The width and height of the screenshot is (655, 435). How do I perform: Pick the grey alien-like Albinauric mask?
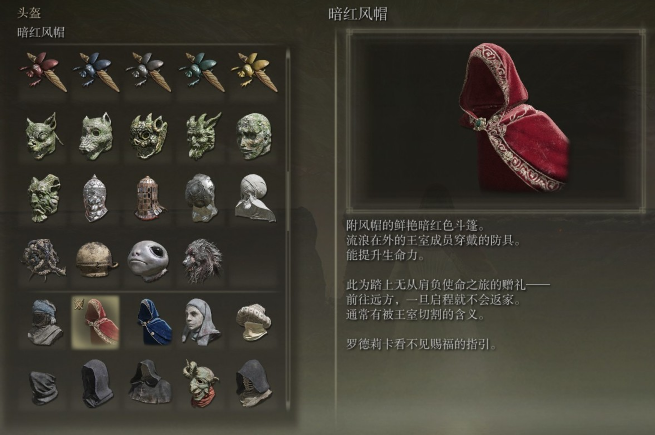pos(148,258)
